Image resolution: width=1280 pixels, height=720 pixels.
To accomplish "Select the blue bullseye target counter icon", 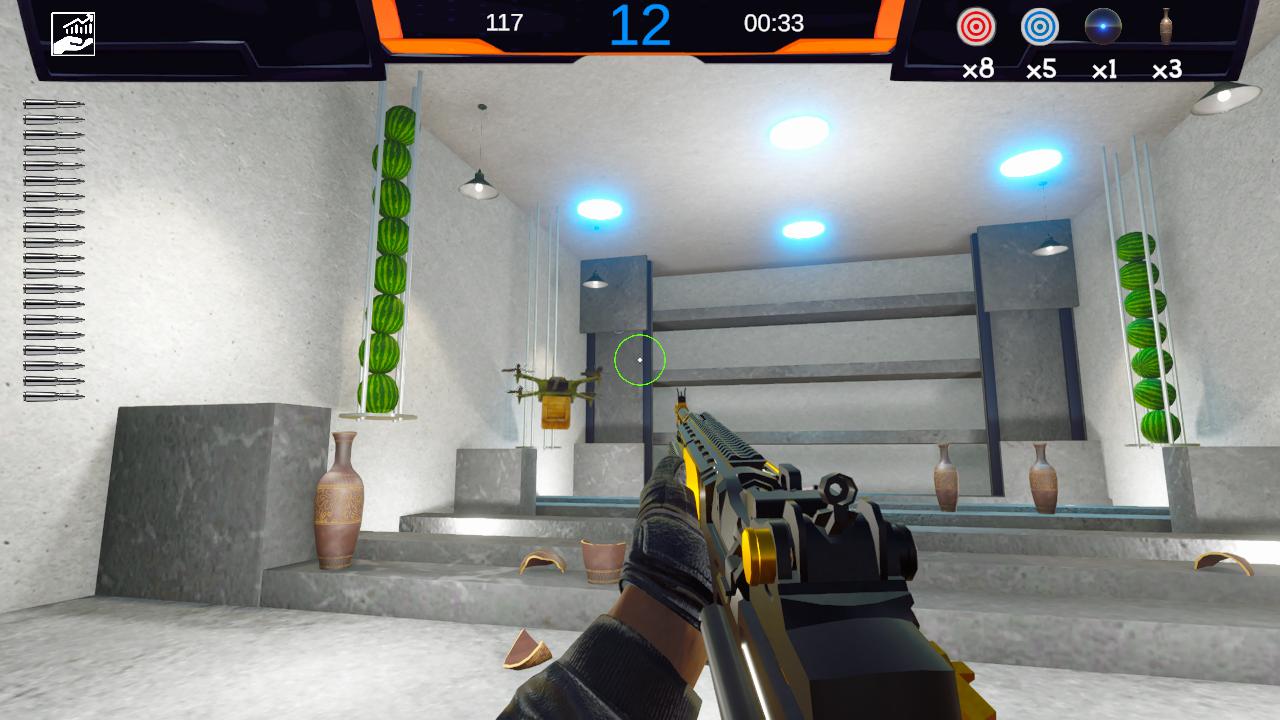I will click(x=1038, y=29).
